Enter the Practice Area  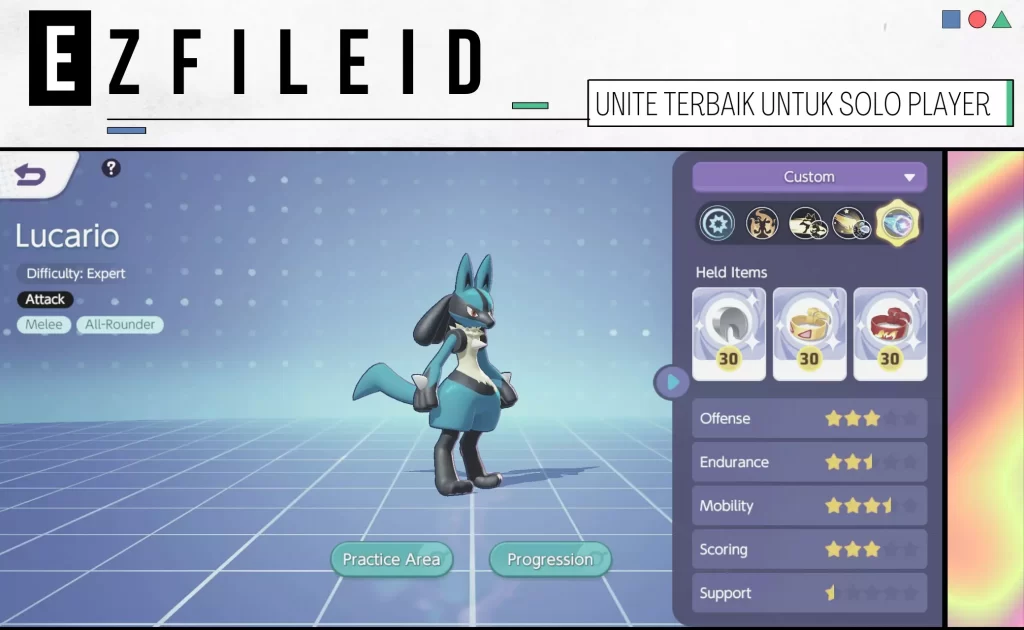point(391,559)
